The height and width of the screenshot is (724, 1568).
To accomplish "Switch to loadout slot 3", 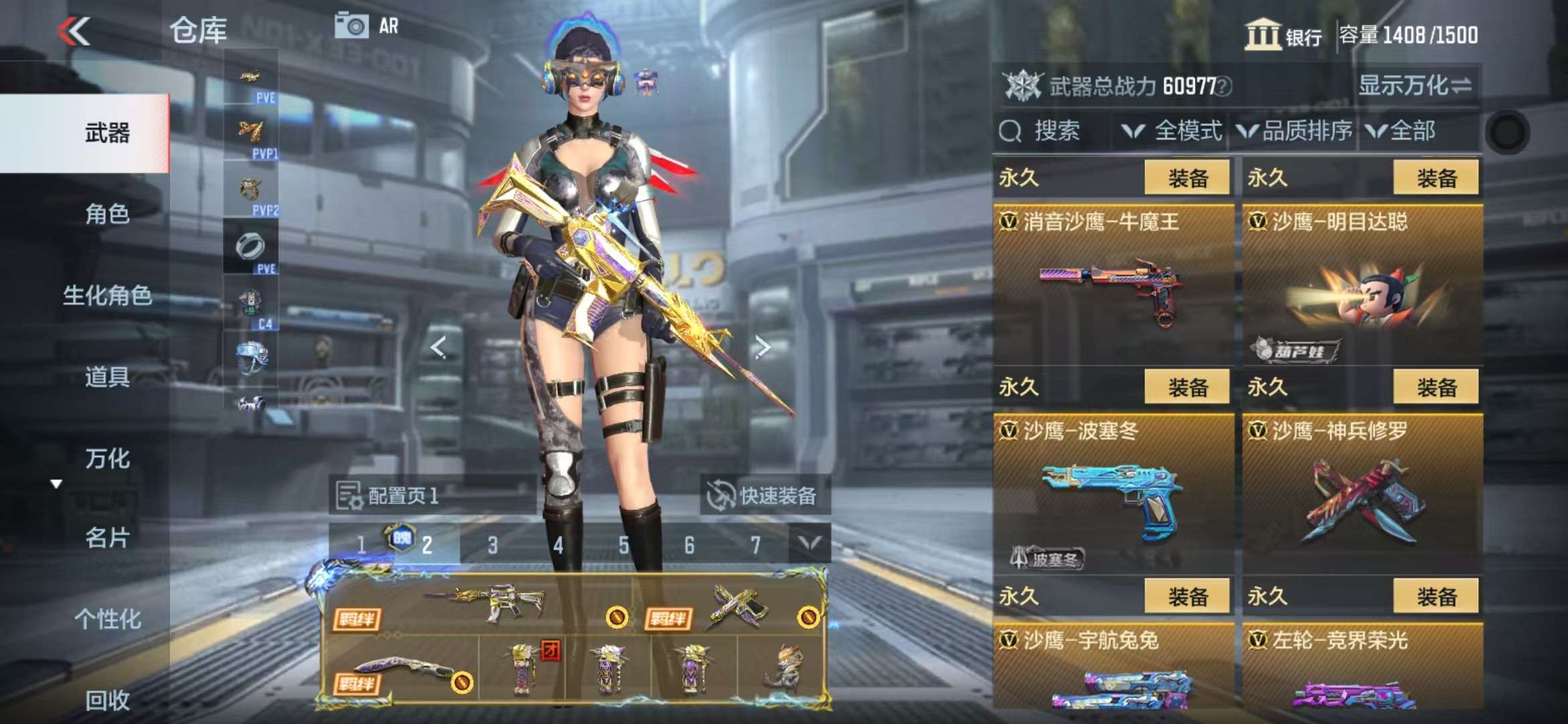I will click(493, 545).
